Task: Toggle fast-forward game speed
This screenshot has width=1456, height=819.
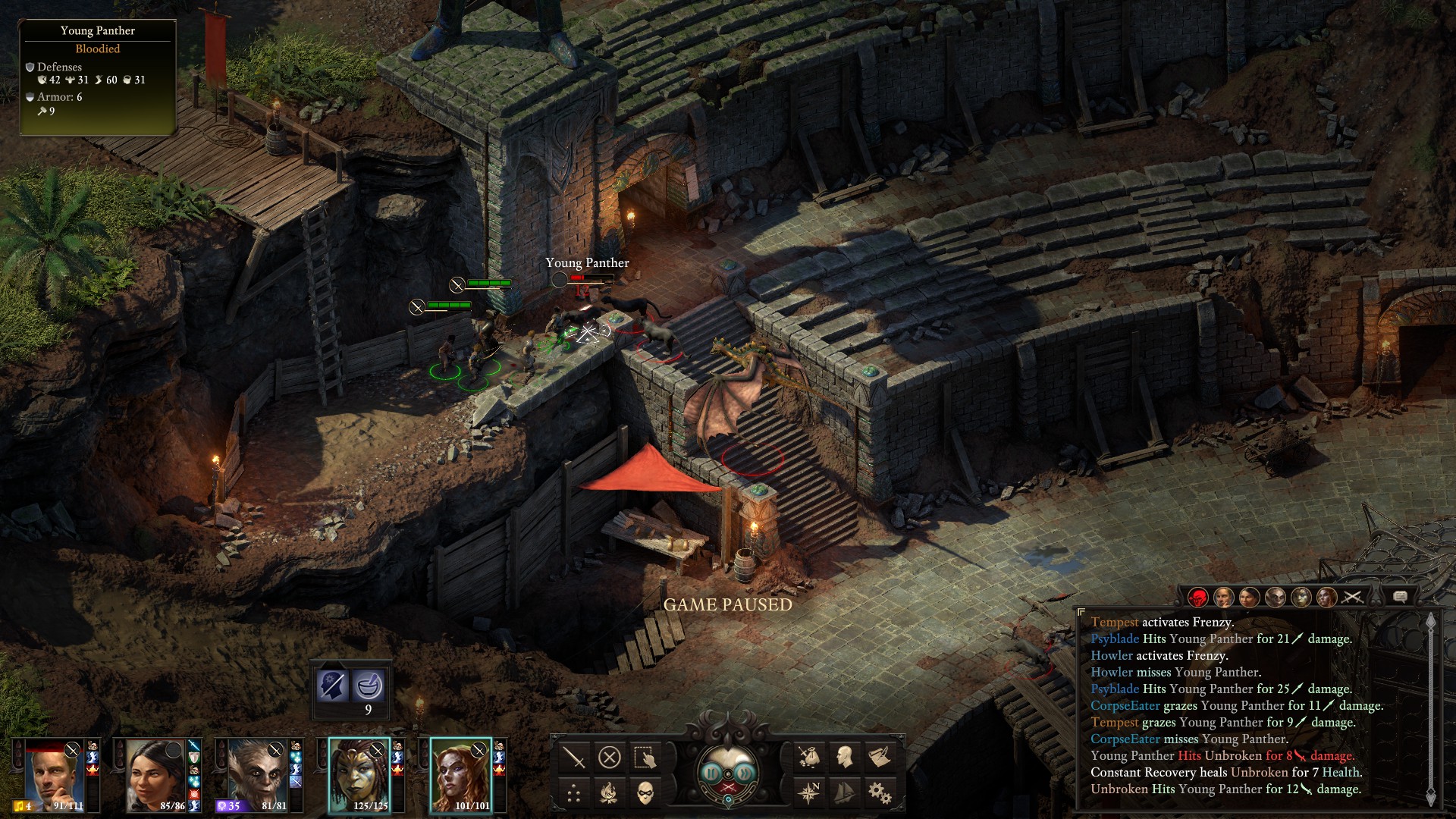Action: [745, 773]
